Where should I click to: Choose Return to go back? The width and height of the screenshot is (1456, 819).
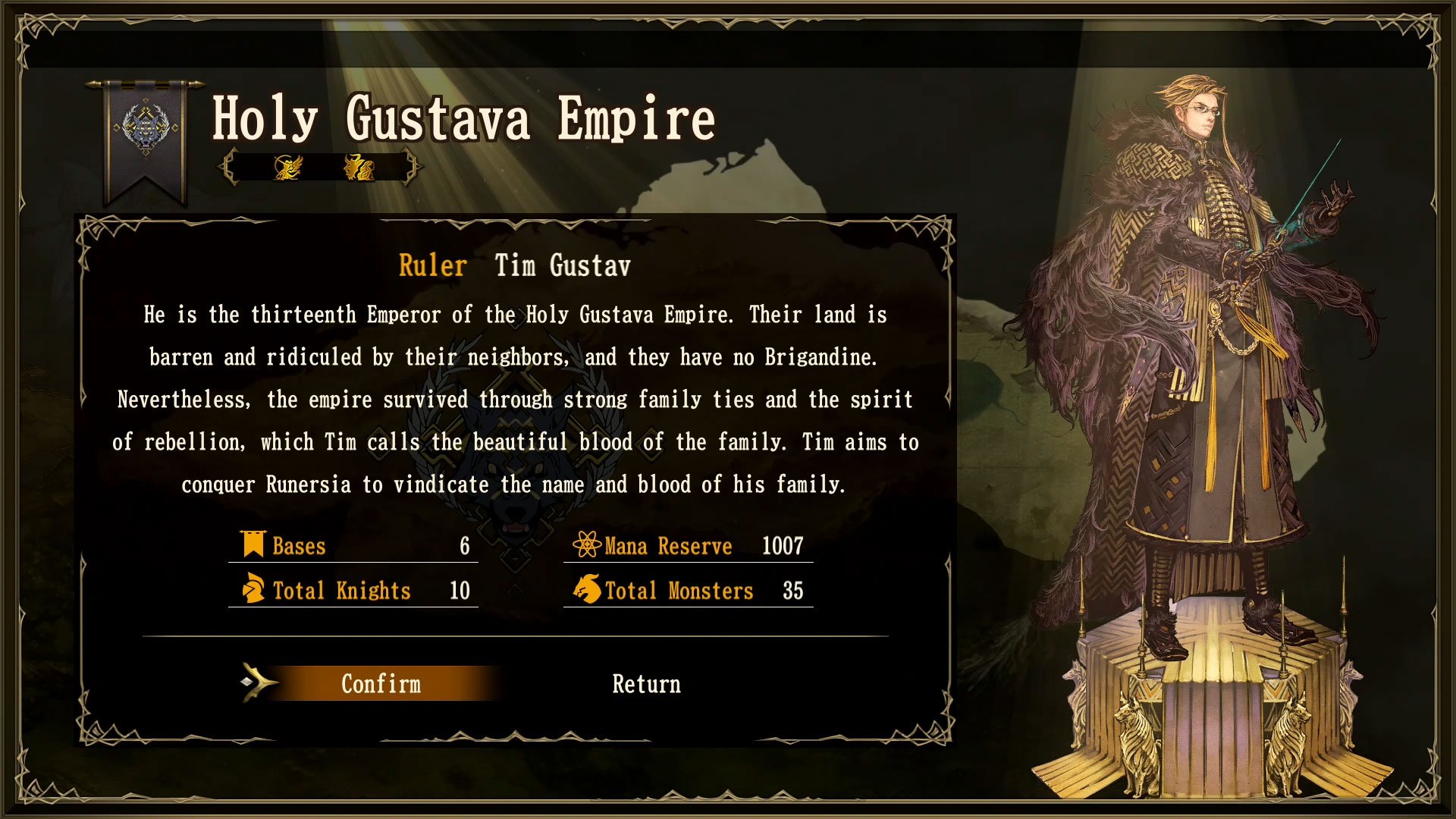pos(646,685)
